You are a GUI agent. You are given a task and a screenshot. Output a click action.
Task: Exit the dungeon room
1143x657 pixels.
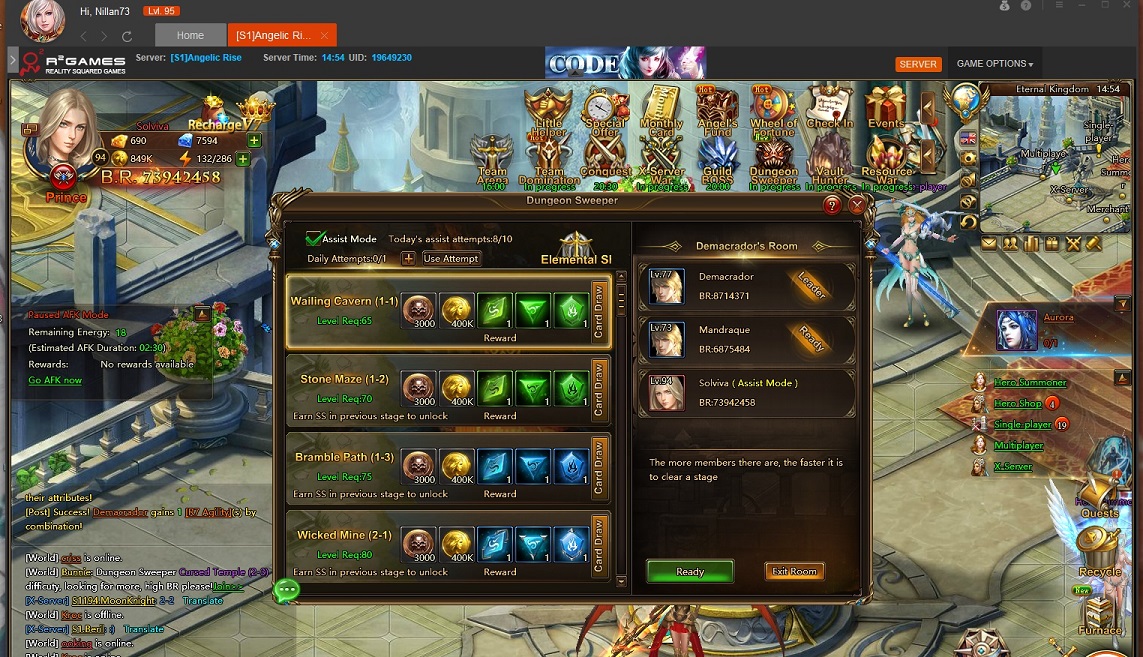pos(795,571)
